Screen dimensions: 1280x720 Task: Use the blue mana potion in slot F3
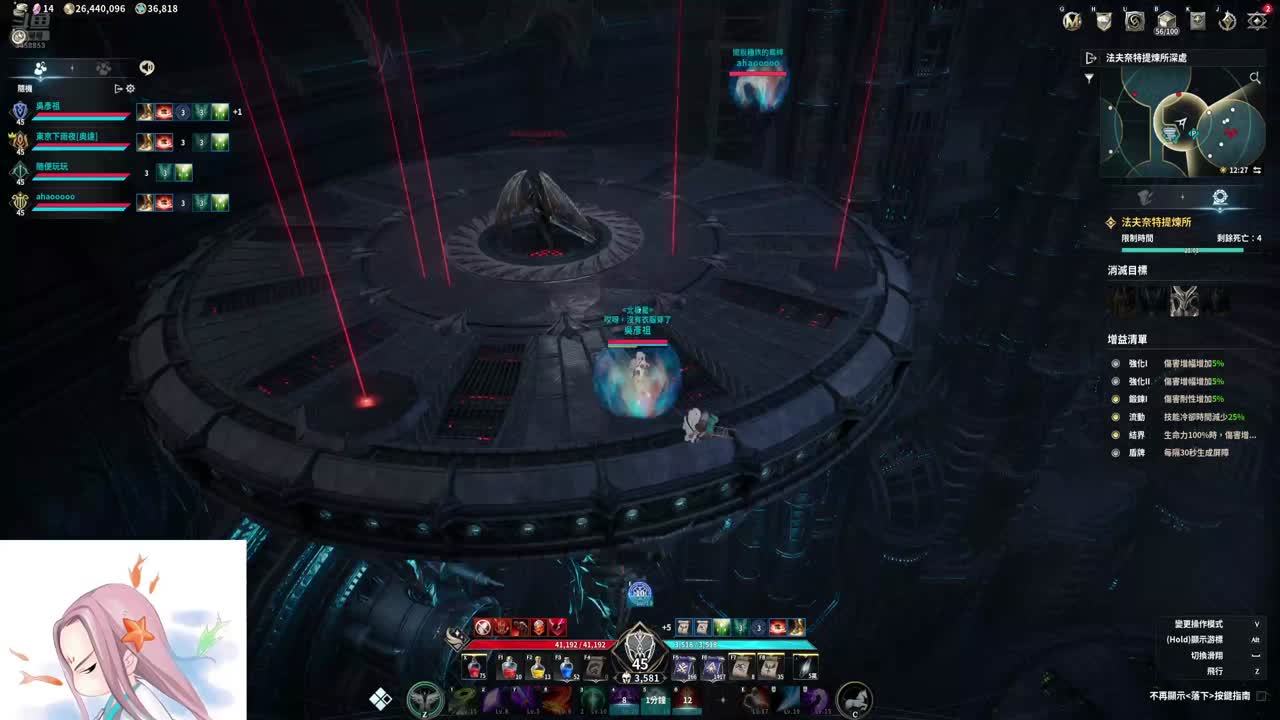(566, 667)
